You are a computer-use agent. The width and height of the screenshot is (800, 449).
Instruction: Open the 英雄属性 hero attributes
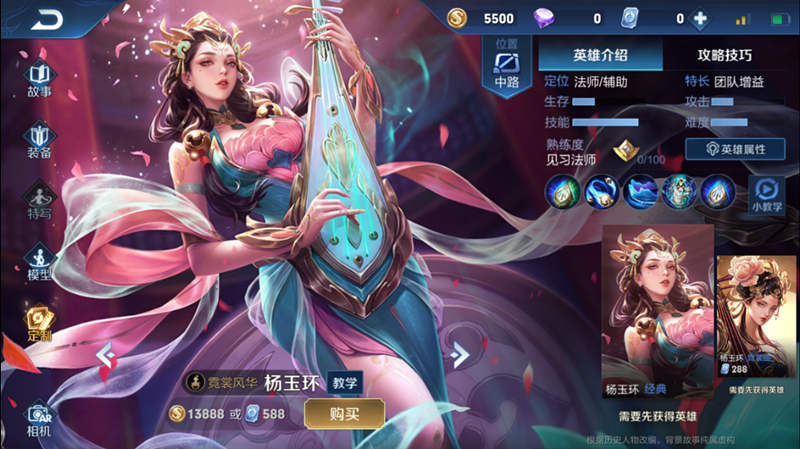(735, 149)
